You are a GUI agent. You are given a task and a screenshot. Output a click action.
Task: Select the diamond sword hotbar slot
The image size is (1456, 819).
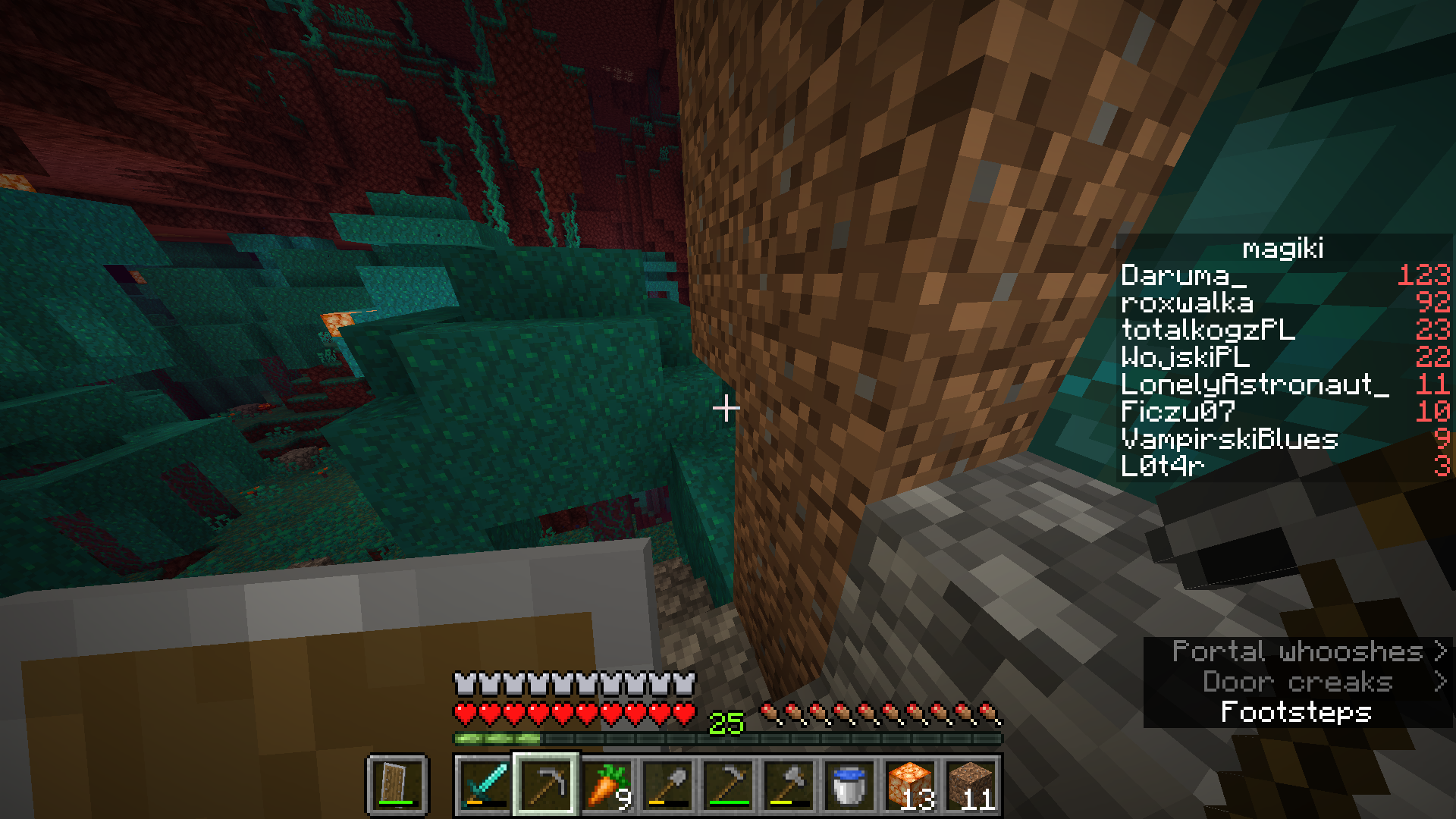pos(485,784)
